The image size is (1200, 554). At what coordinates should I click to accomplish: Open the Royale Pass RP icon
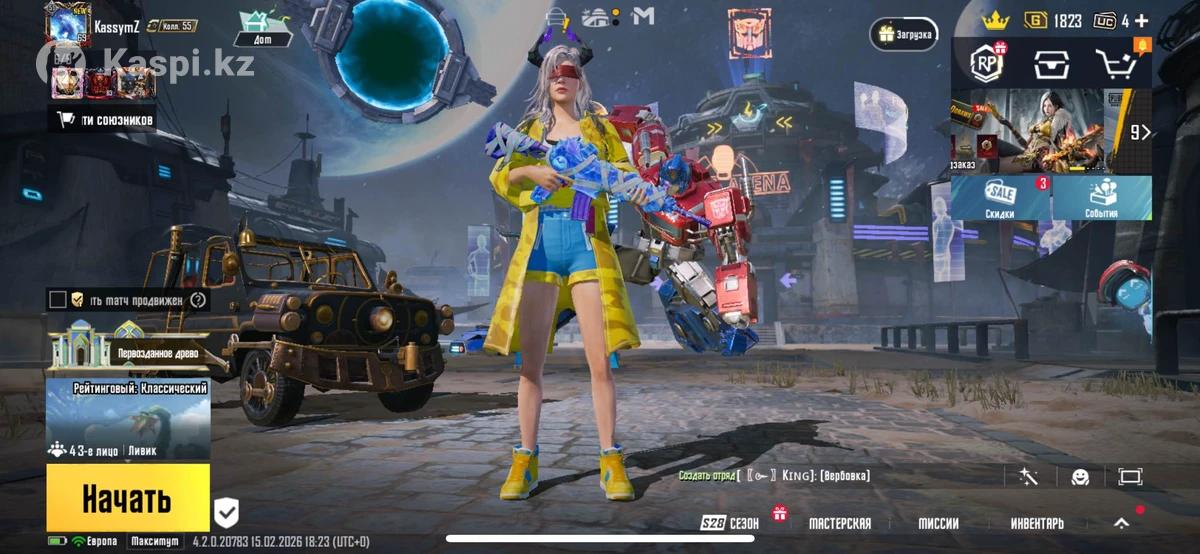[x=987, y=63]
